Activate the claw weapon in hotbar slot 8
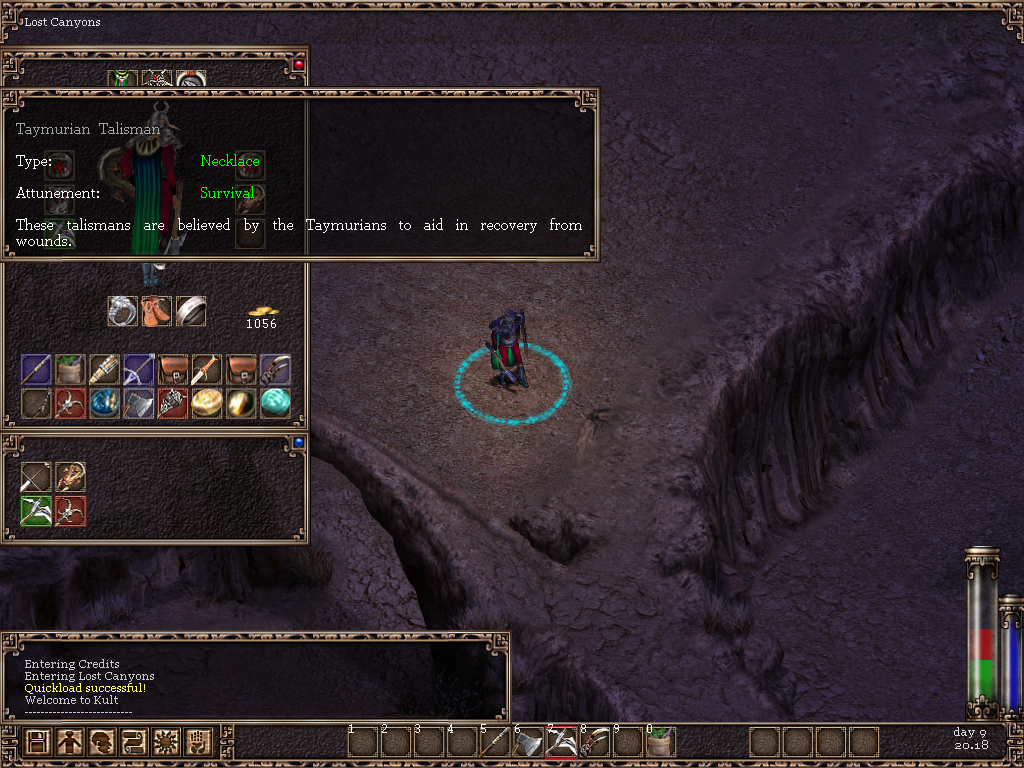The image size is (1024, 768). coord(594,742)
